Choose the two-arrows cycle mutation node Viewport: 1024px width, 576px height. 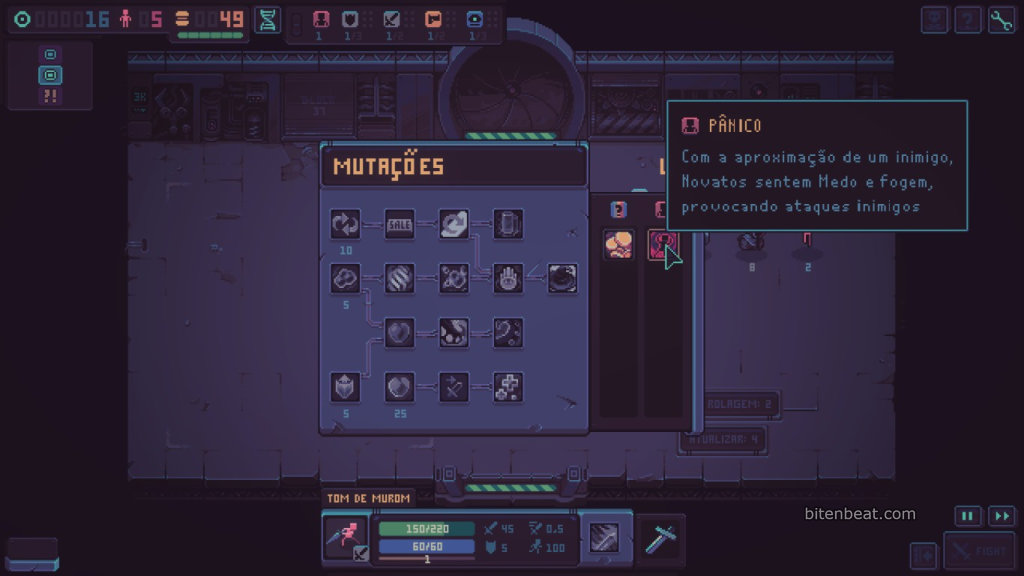[345, 225]
